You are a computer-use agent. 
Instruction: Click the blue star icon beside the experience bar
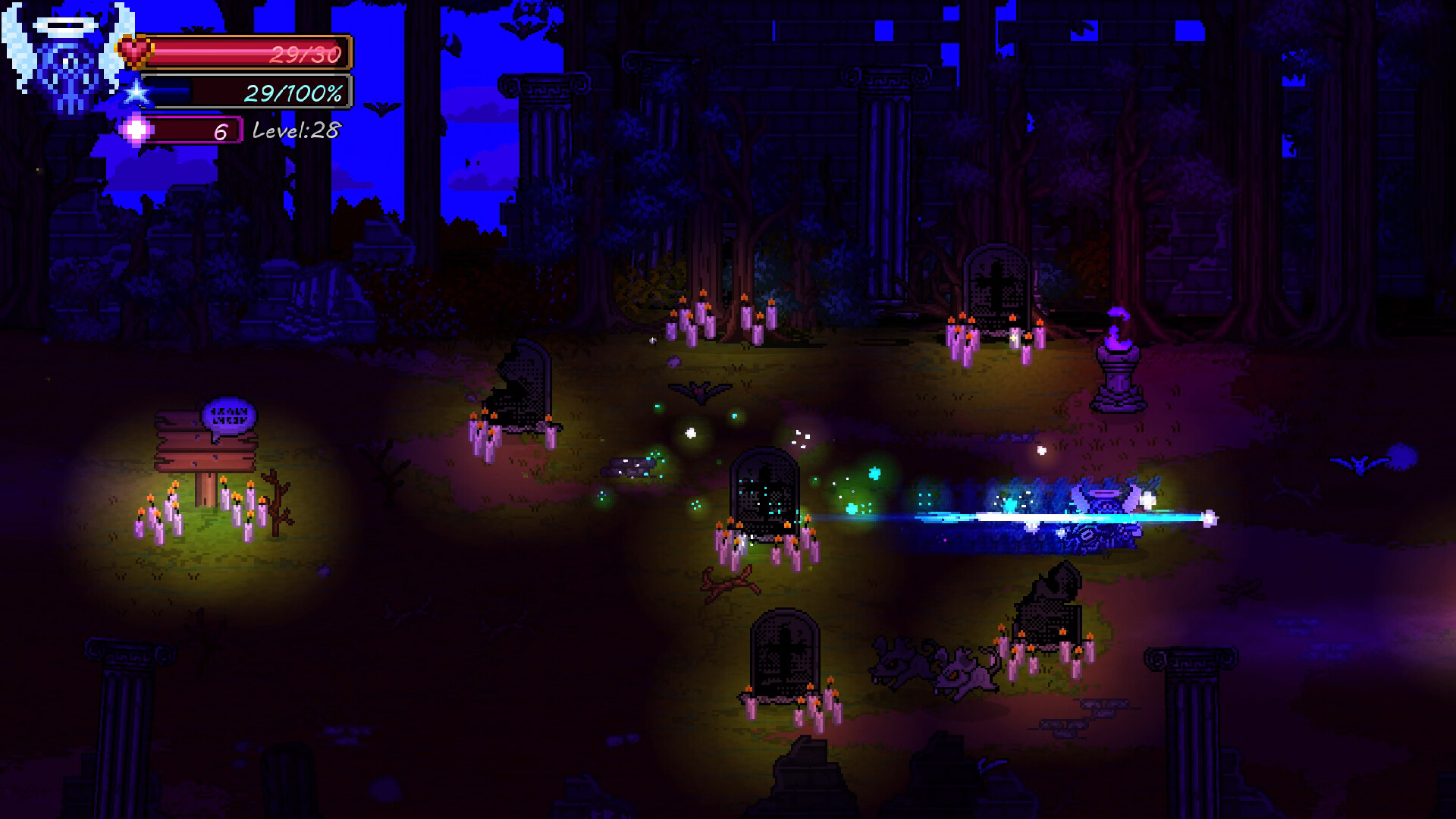pos(136,93)
